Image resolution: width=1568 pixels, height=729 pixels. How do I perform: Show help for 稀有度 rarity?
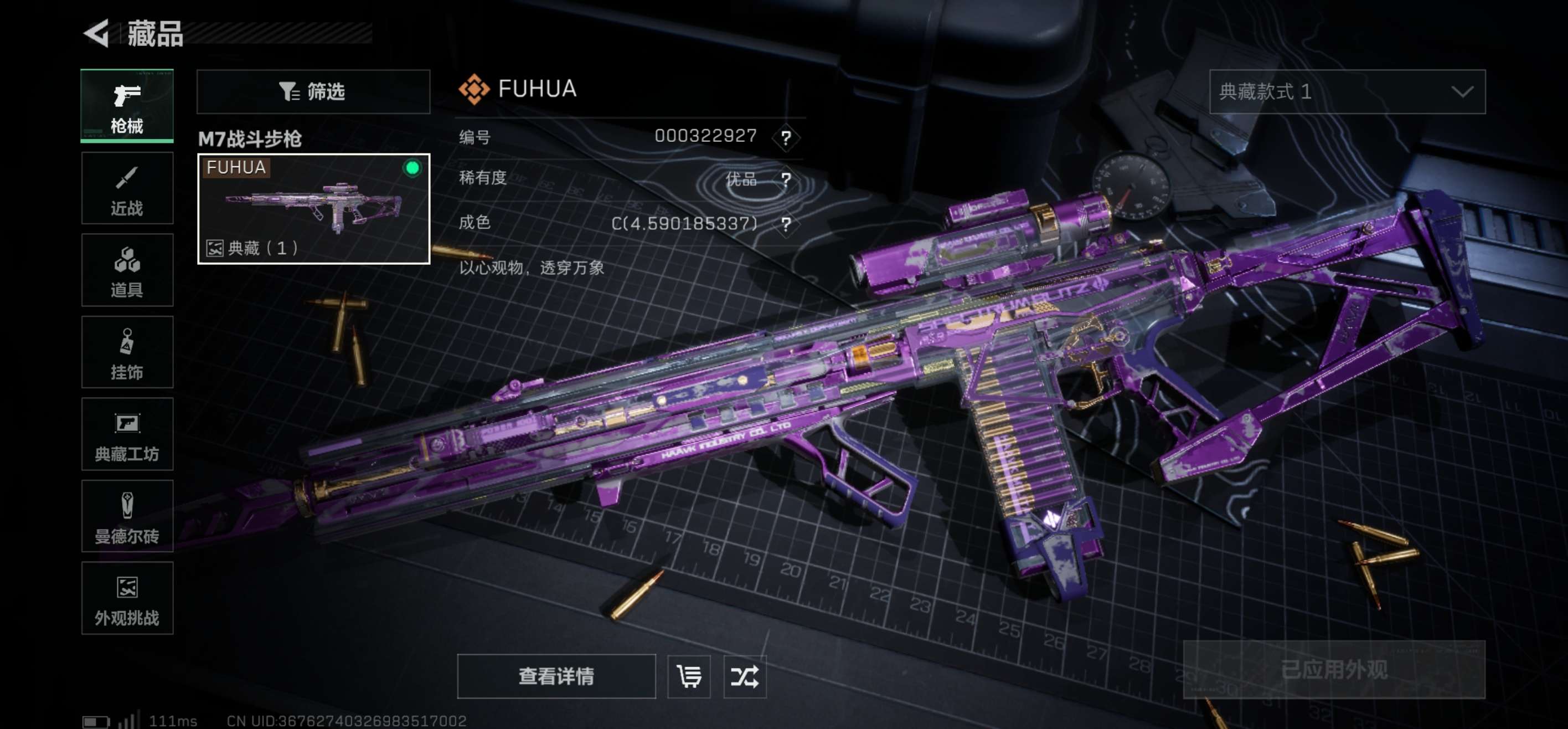coord(786,179)
